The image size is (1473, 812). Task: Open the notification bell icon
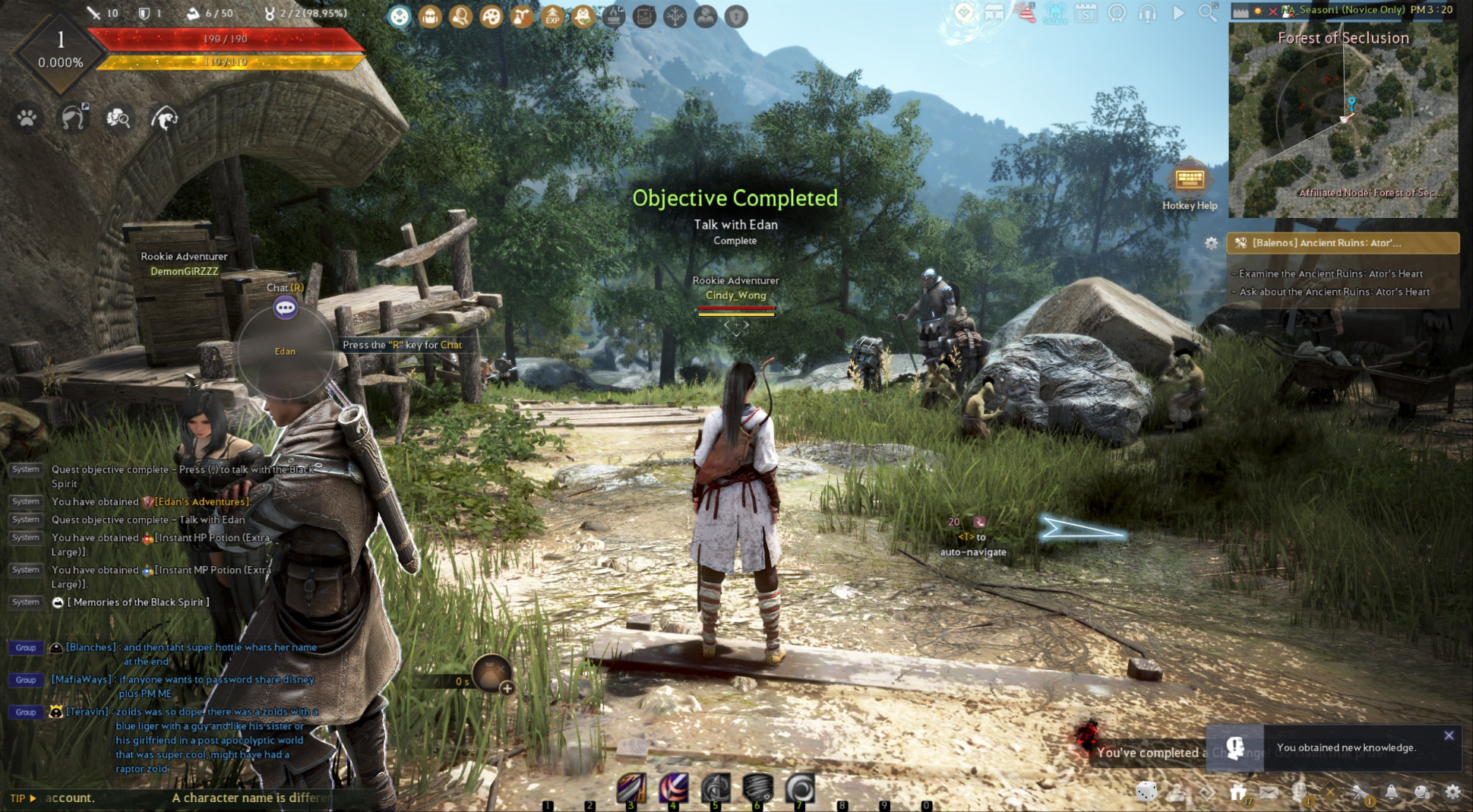pyautogui.click(x=1391, y=792)
